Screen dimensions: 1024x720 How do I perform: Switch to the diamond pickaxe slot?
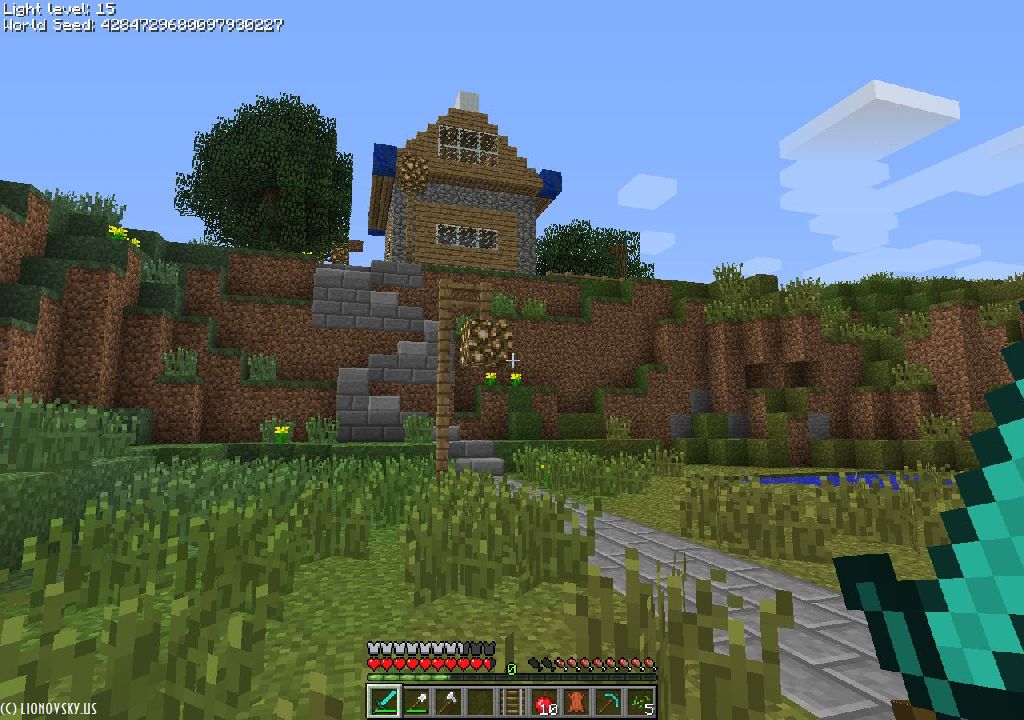(x=608, y=701)
